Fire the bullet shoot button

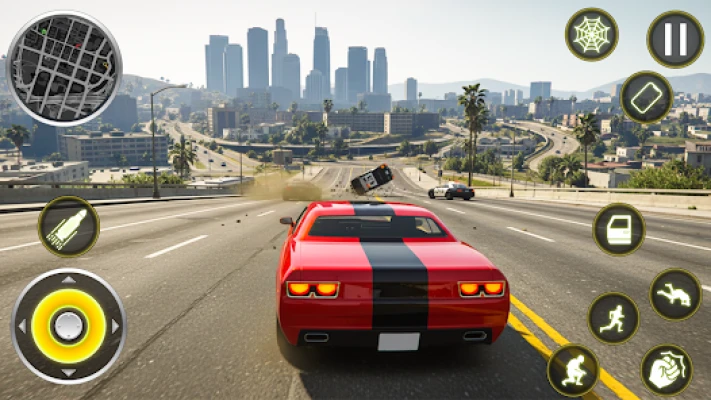coord(68,226)
